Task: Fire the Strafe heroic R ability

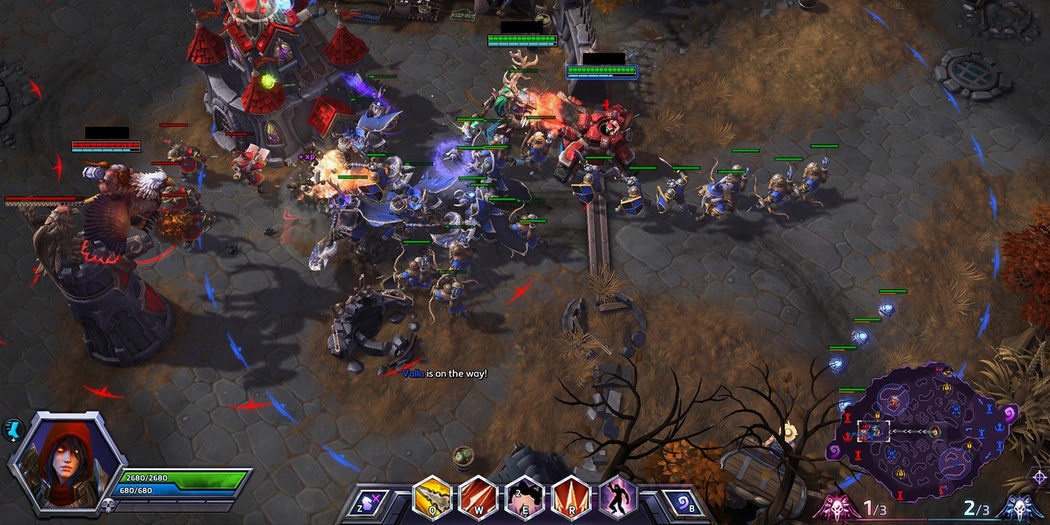Action: pos(571,497)
